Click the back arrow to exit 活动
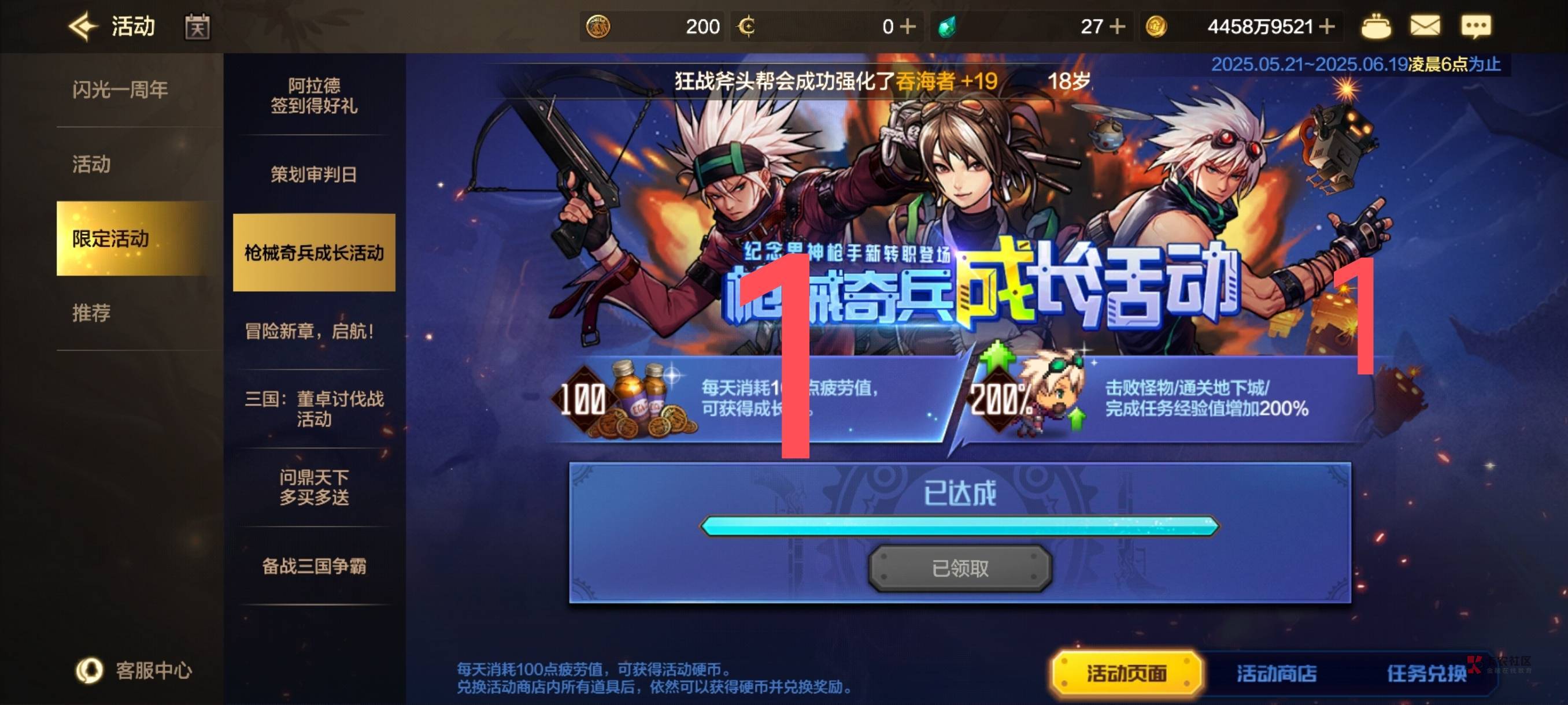This screenshot has width=1568, height=705. [85, 25]
